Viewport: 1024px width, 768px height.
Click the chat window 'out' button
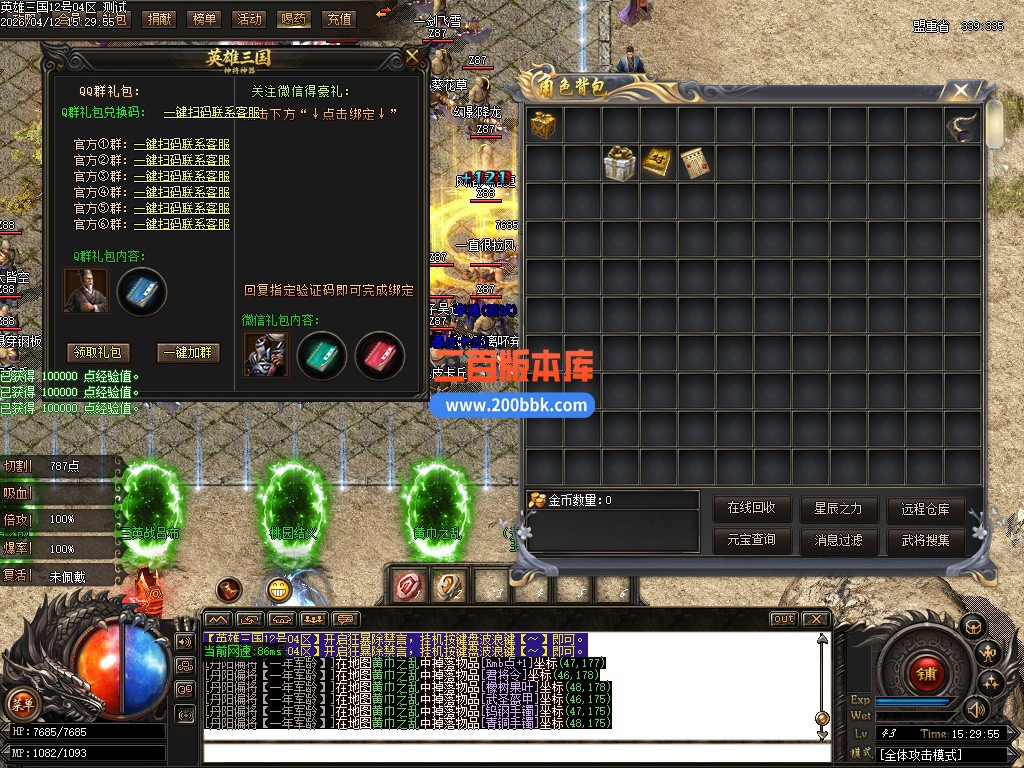click(x=783, y=619)
